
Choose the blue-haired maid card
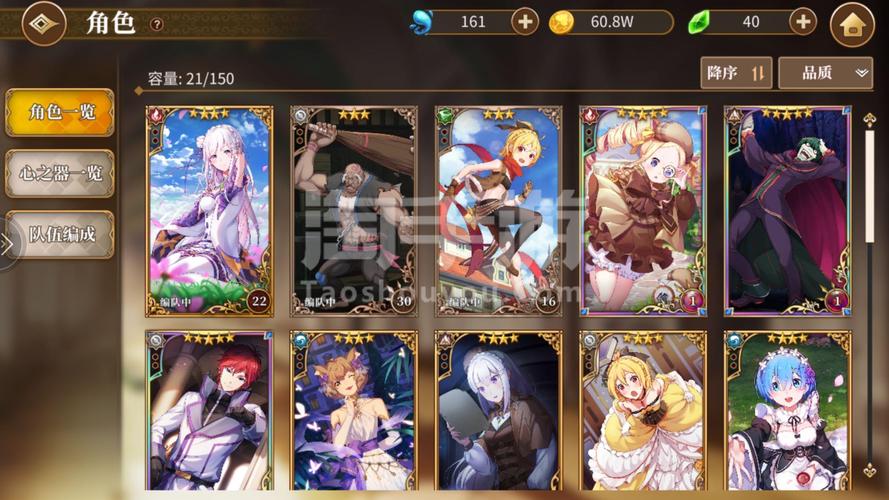pyautogui.click(x=787, y=412)
